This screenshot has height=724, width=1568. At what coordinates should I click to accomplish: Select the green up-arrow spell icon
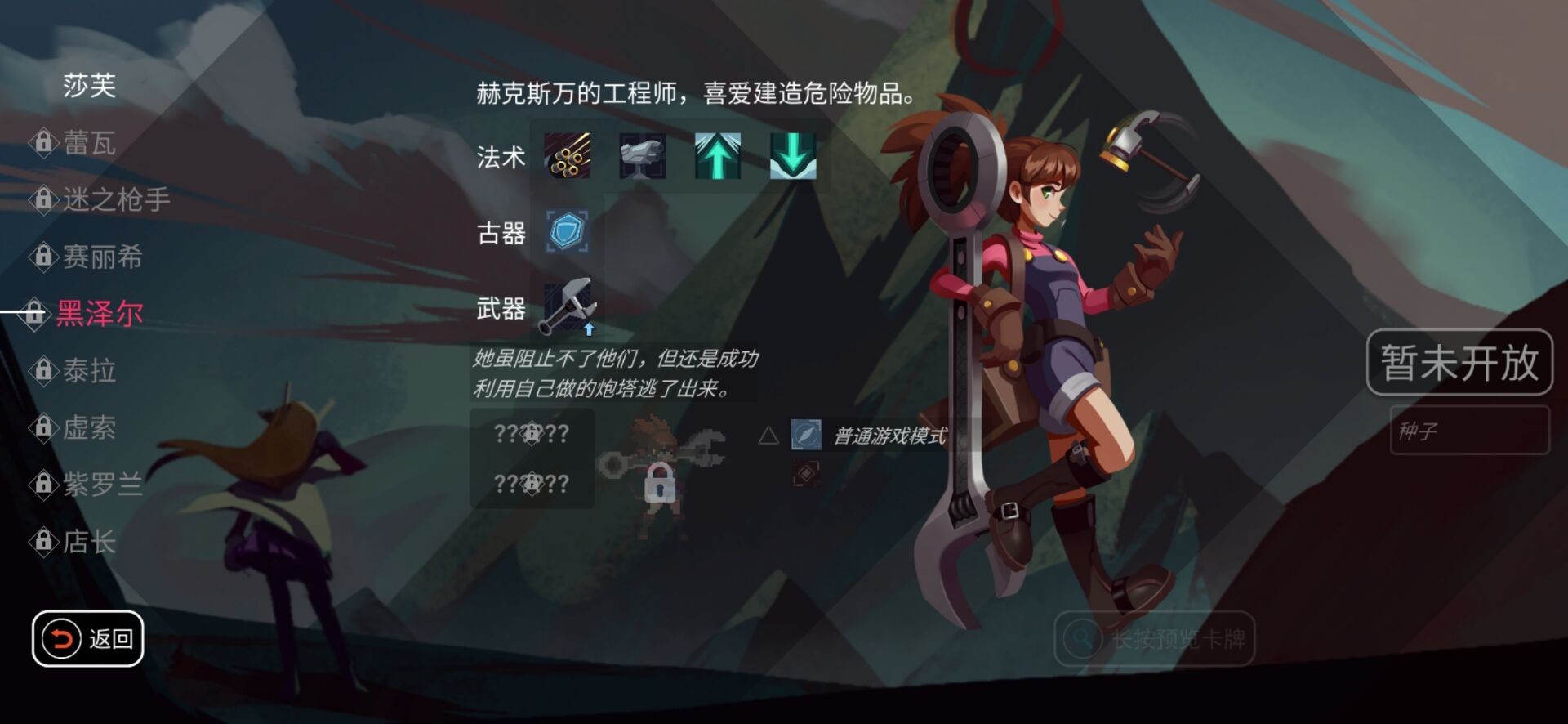(718, 157)
